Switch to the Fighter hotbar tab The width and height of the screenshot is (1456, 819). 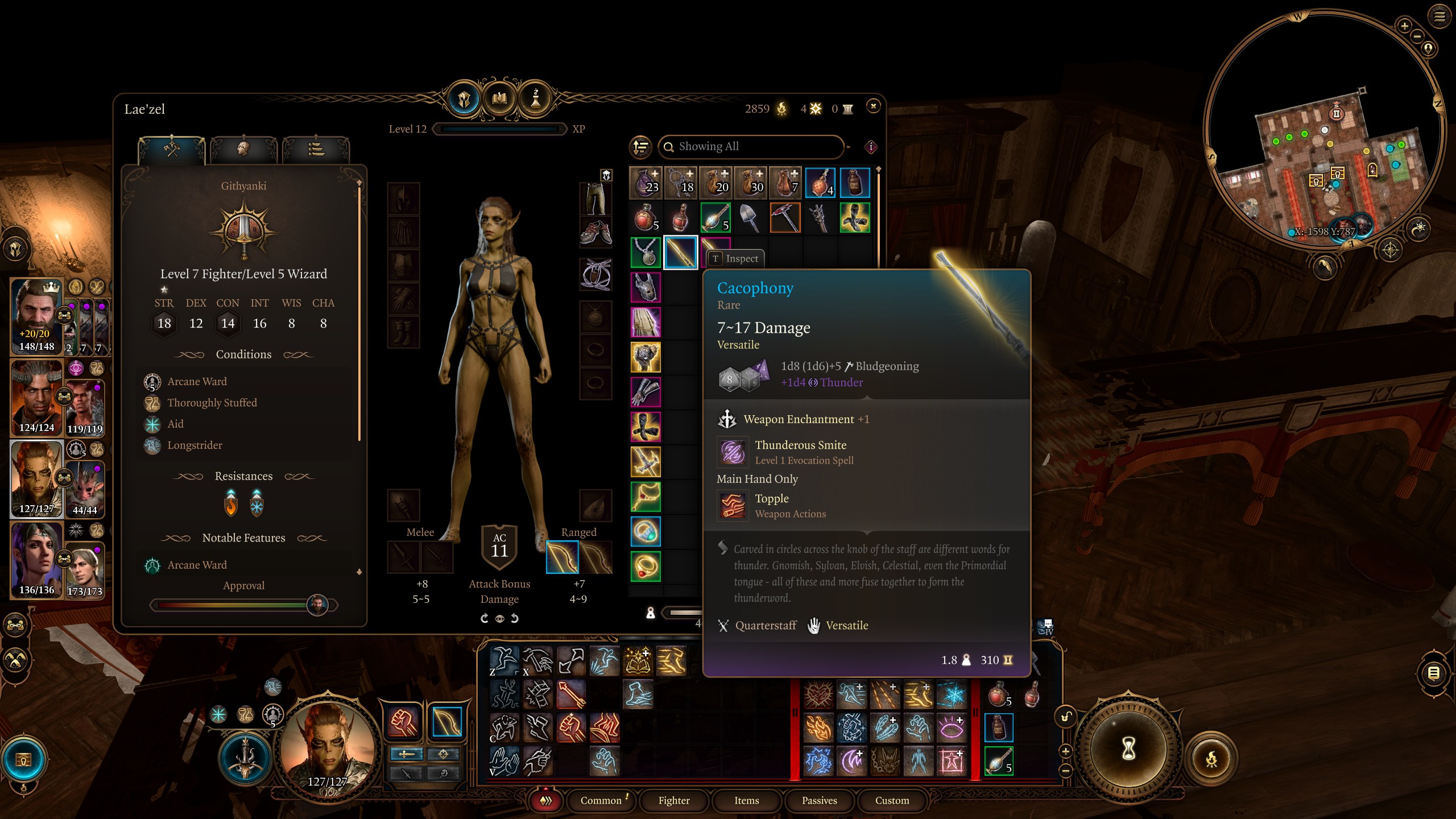point(674,800)
